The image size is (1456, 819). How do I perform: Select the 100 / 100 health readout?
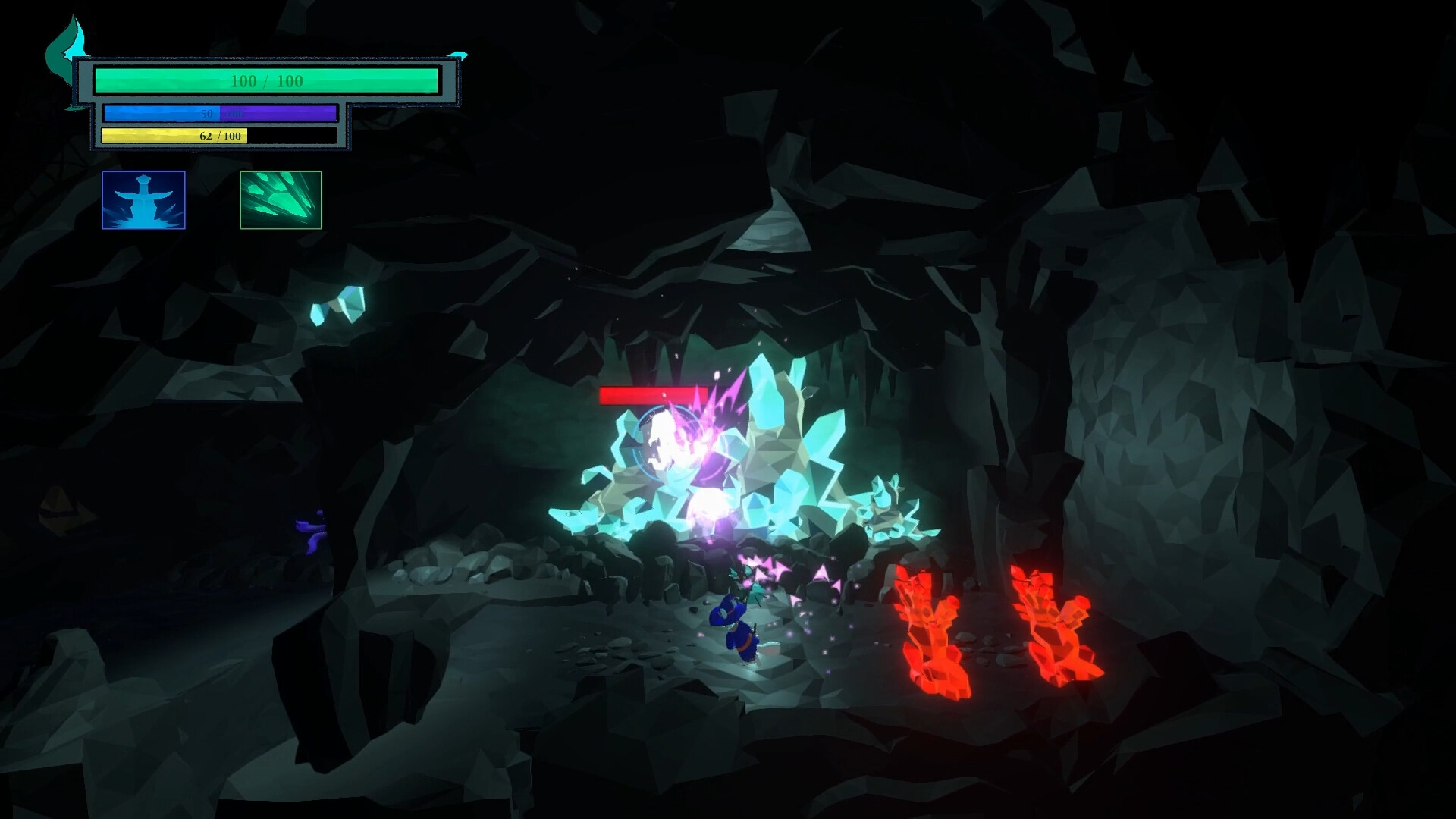tap(265, 79)
